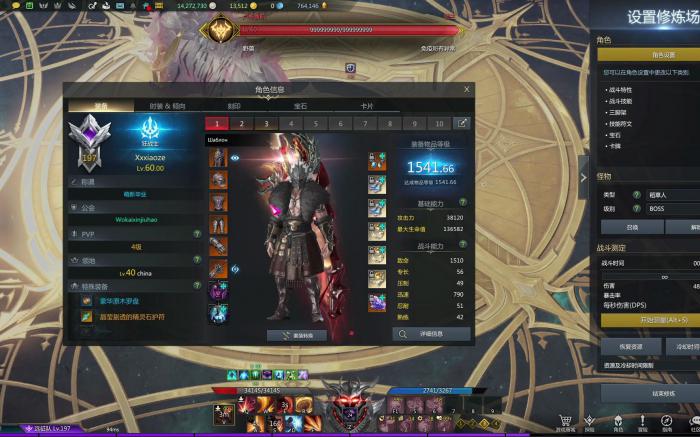Toggle the eye visibility icon beside the helmet
Image resolution: width=700 pixels, height=437 pixels.
[236, 158]
